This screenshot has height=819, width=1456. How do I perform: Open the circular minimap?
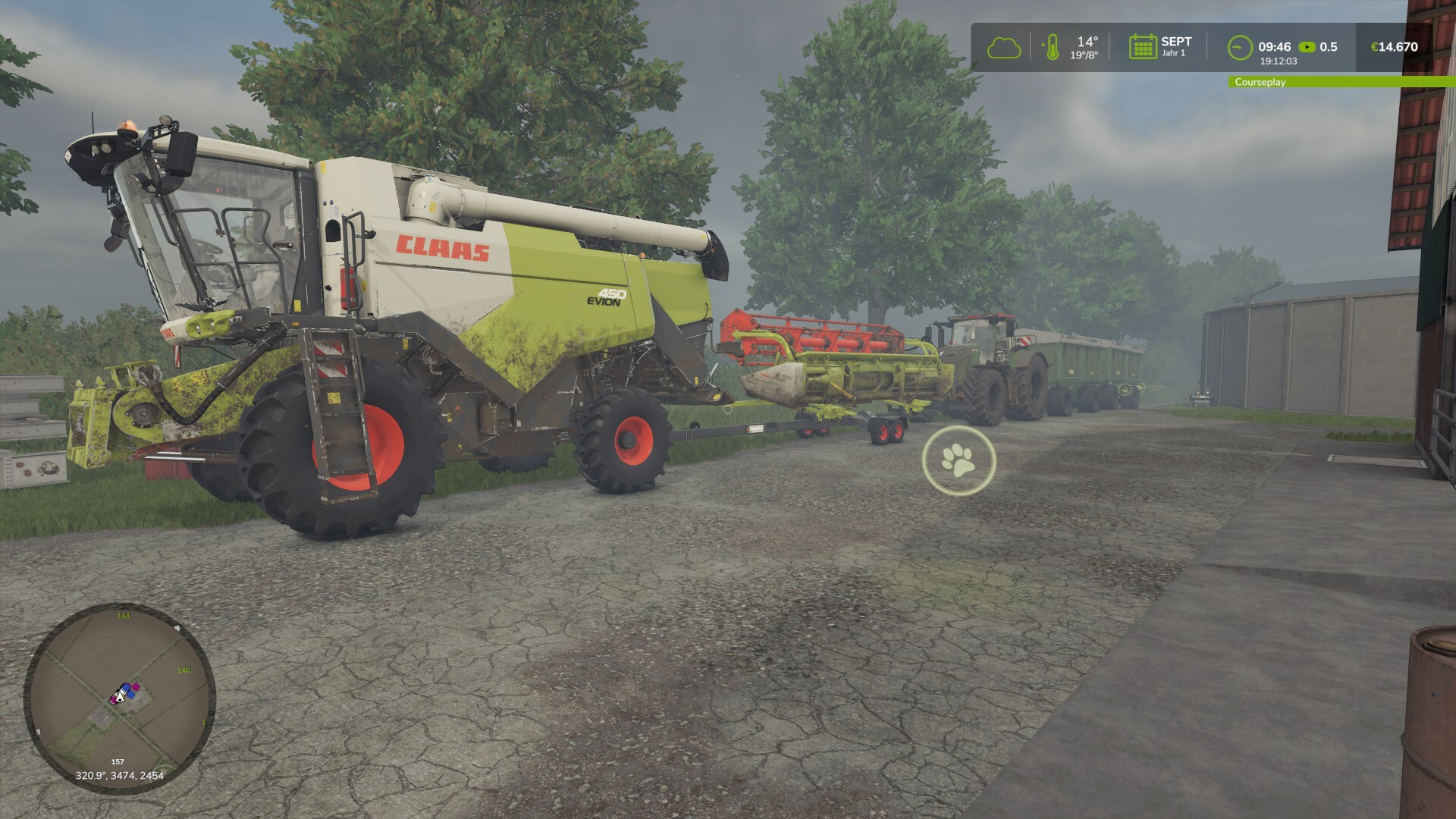[120, 698]
